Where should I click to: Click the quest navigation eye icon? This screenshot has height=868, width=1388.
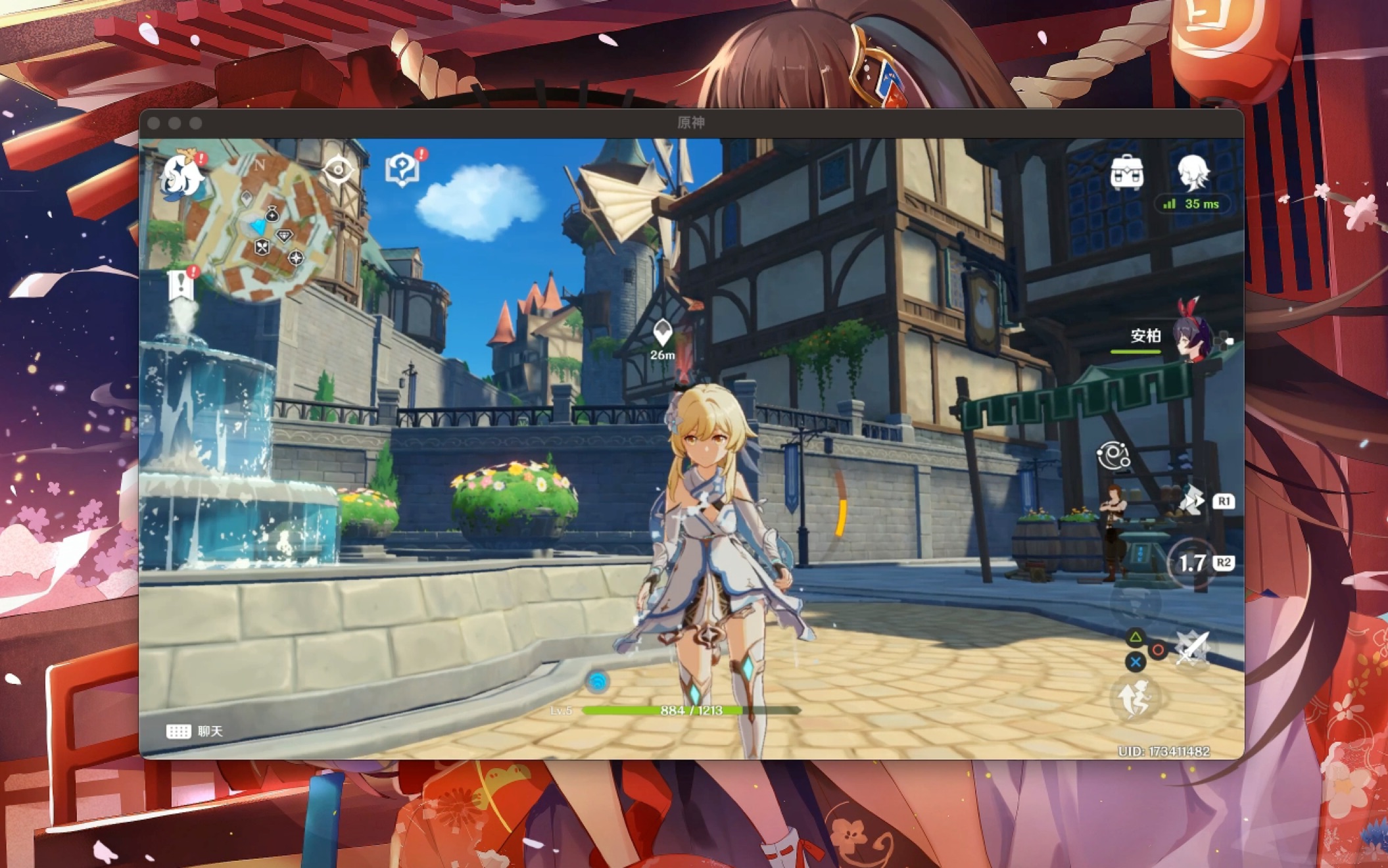pyautogui.click(x=338, y=170)
